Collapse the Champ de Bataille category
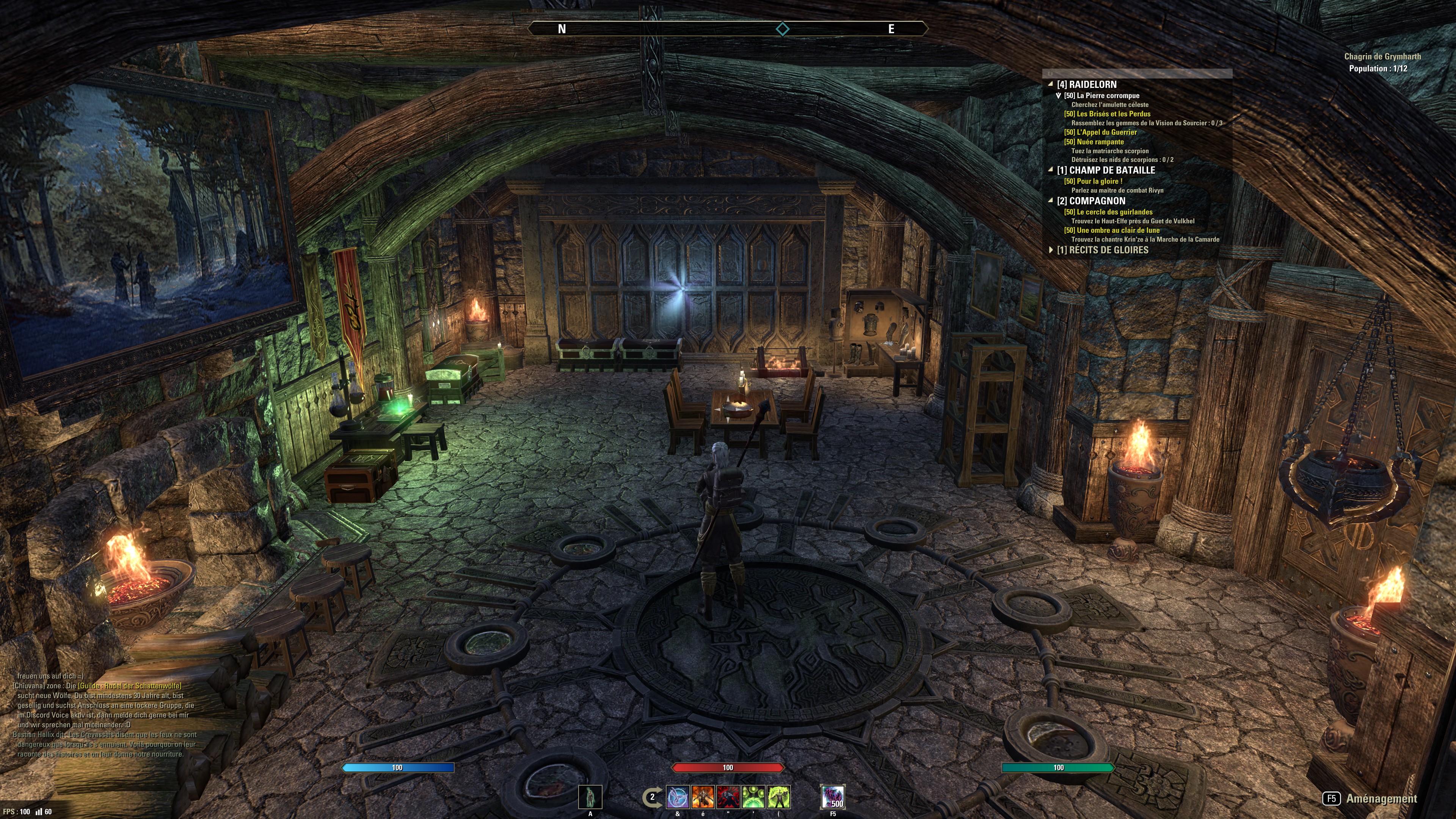The width and height of the screenshot is (1456, 819). pyautogui.click(x=1051, y=170)
